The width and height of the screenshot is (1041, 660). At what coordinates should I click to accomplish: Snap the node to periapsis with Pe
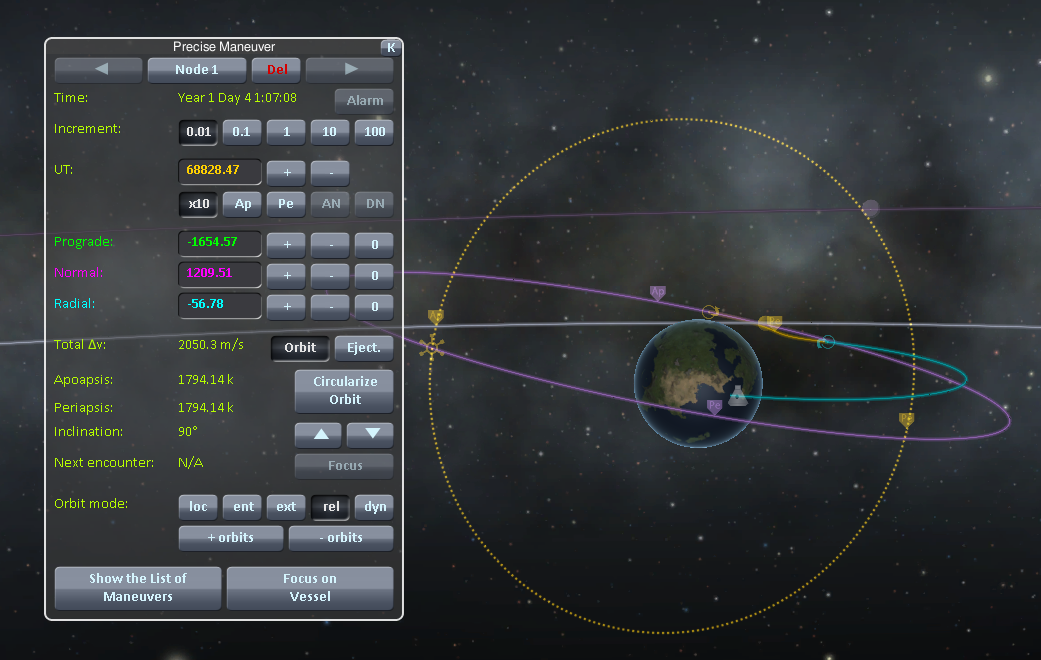pos(286,204)
